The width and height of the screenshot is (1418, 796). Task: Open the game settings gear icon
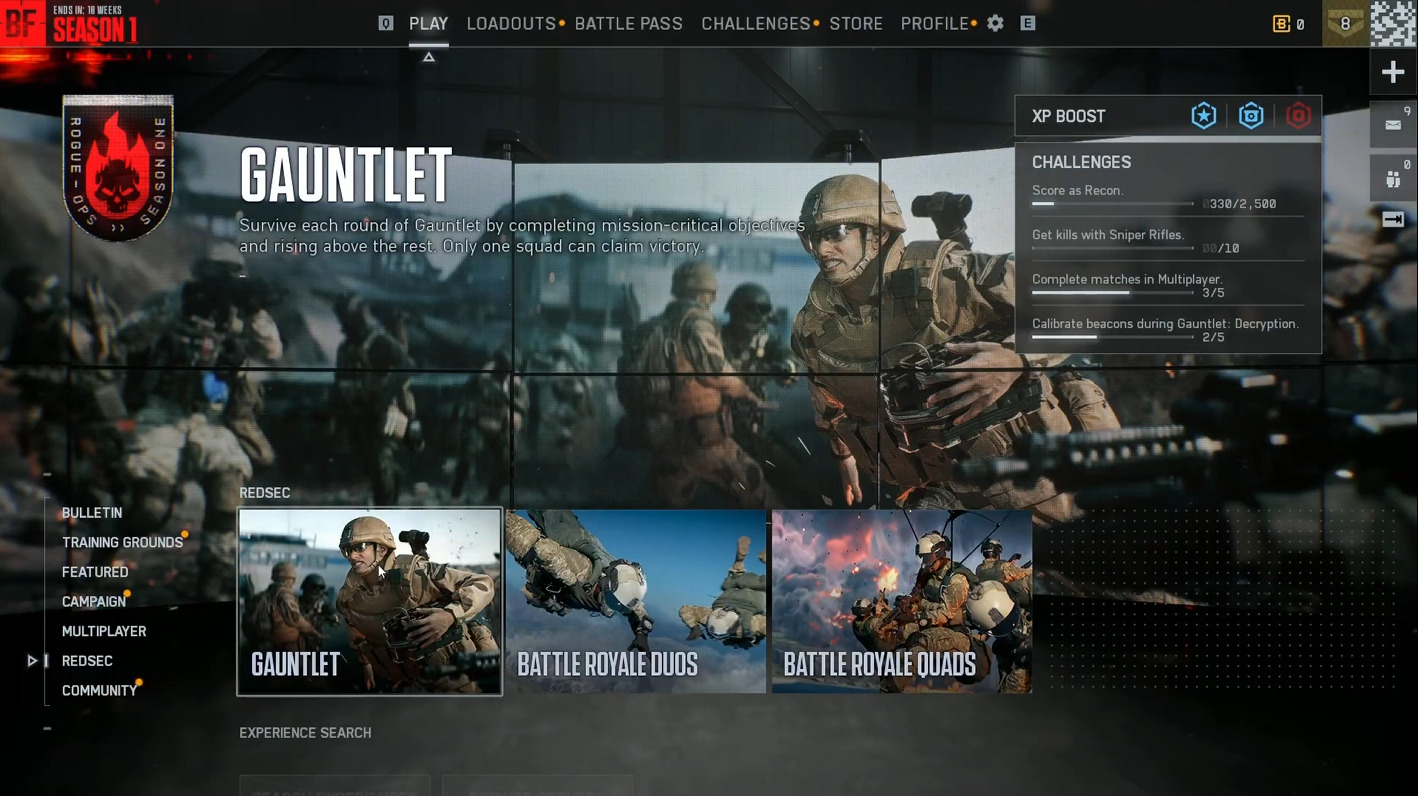point(995,23)
